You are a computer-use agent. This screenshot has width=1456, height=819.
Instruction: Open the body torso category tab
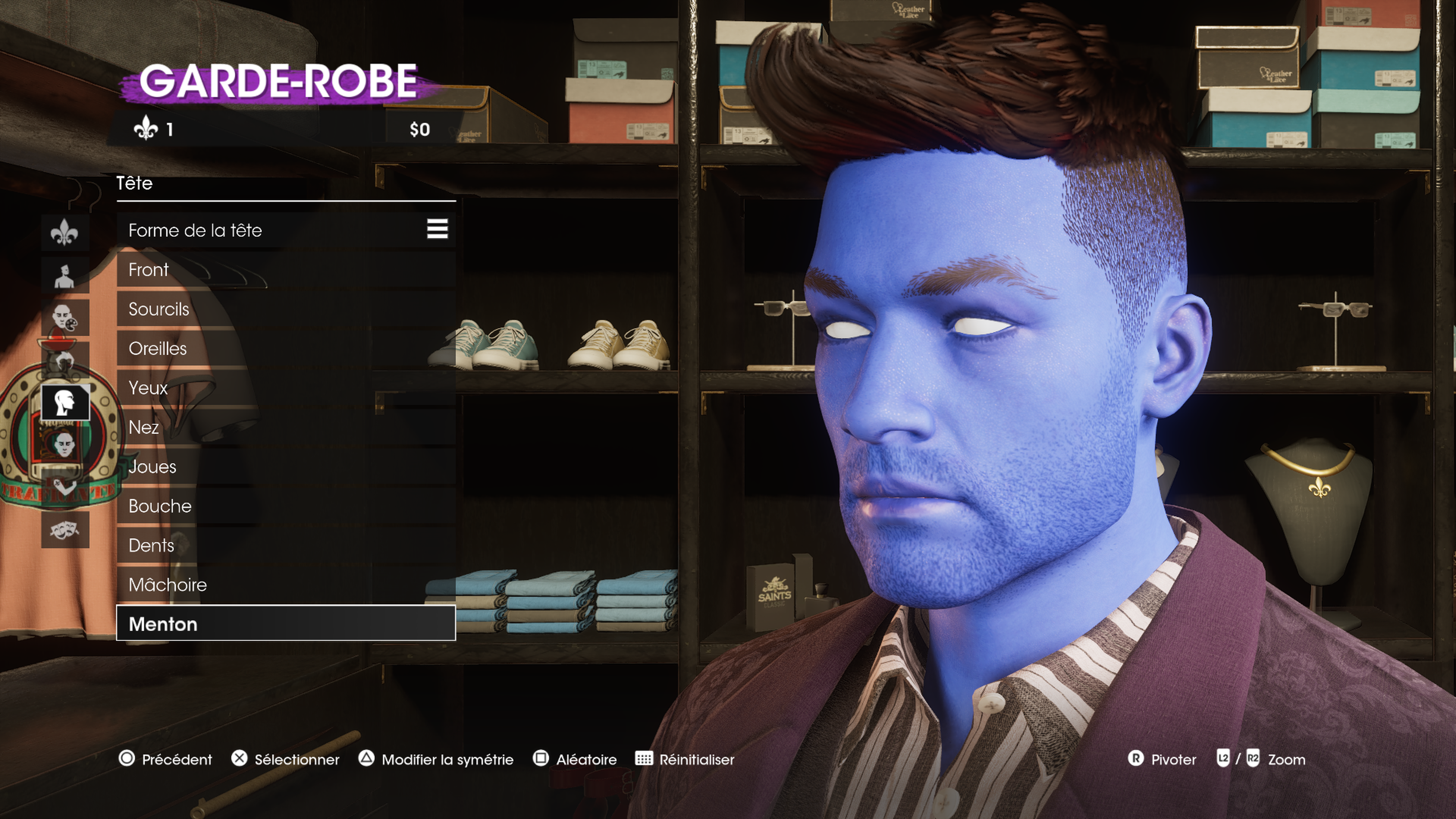[65, 275]
